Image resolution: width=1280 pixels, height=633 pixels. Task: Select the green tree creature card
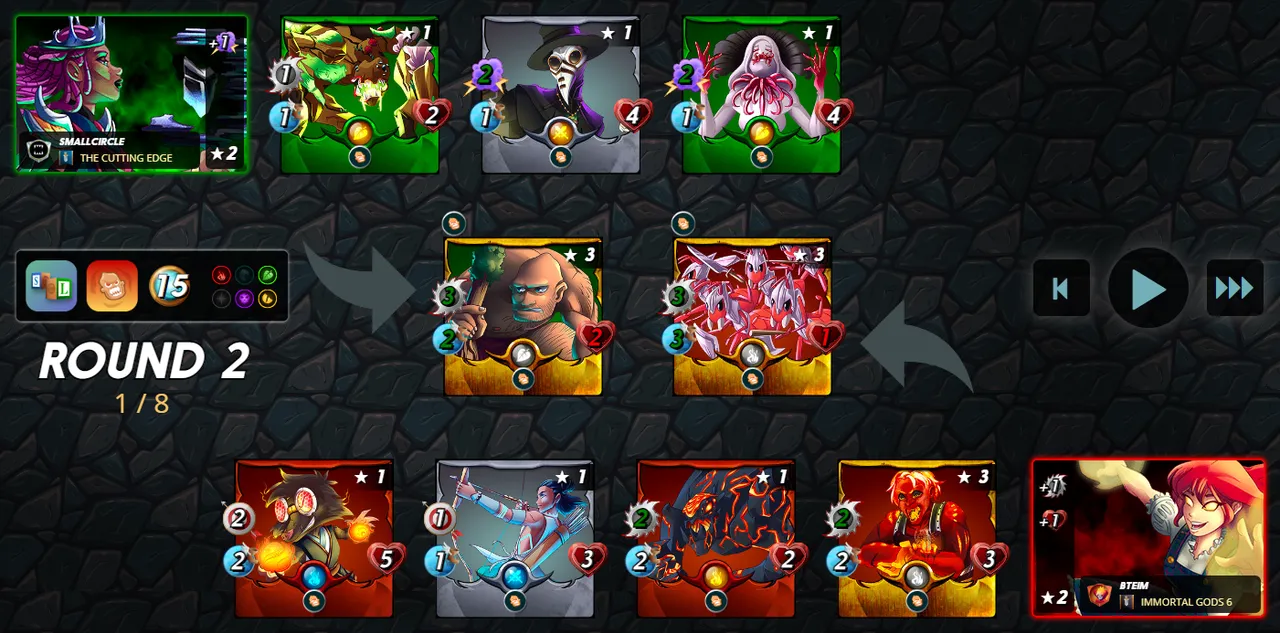[359, 94]
